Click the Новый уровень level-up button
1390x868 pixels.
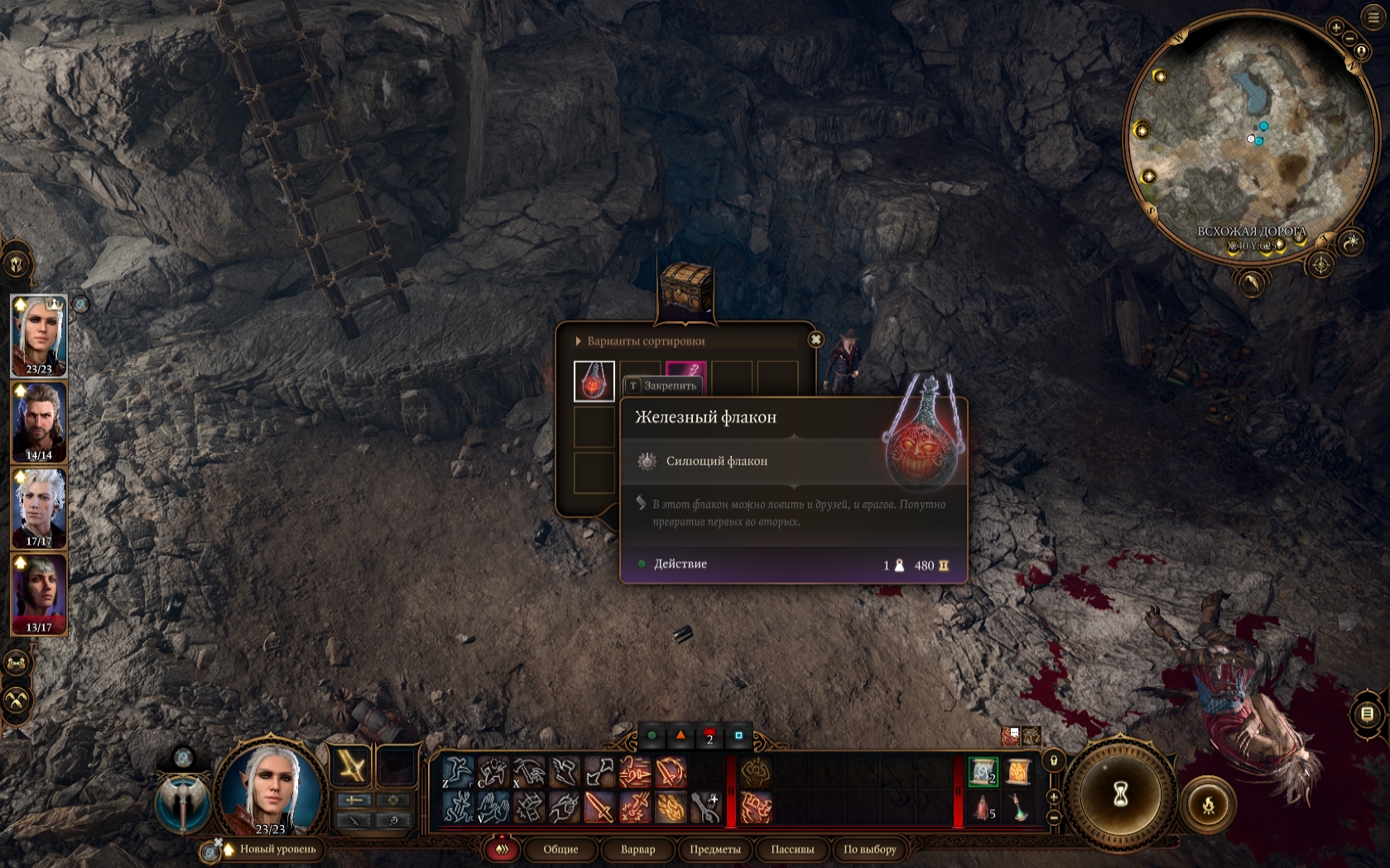[x=277, y=849]
